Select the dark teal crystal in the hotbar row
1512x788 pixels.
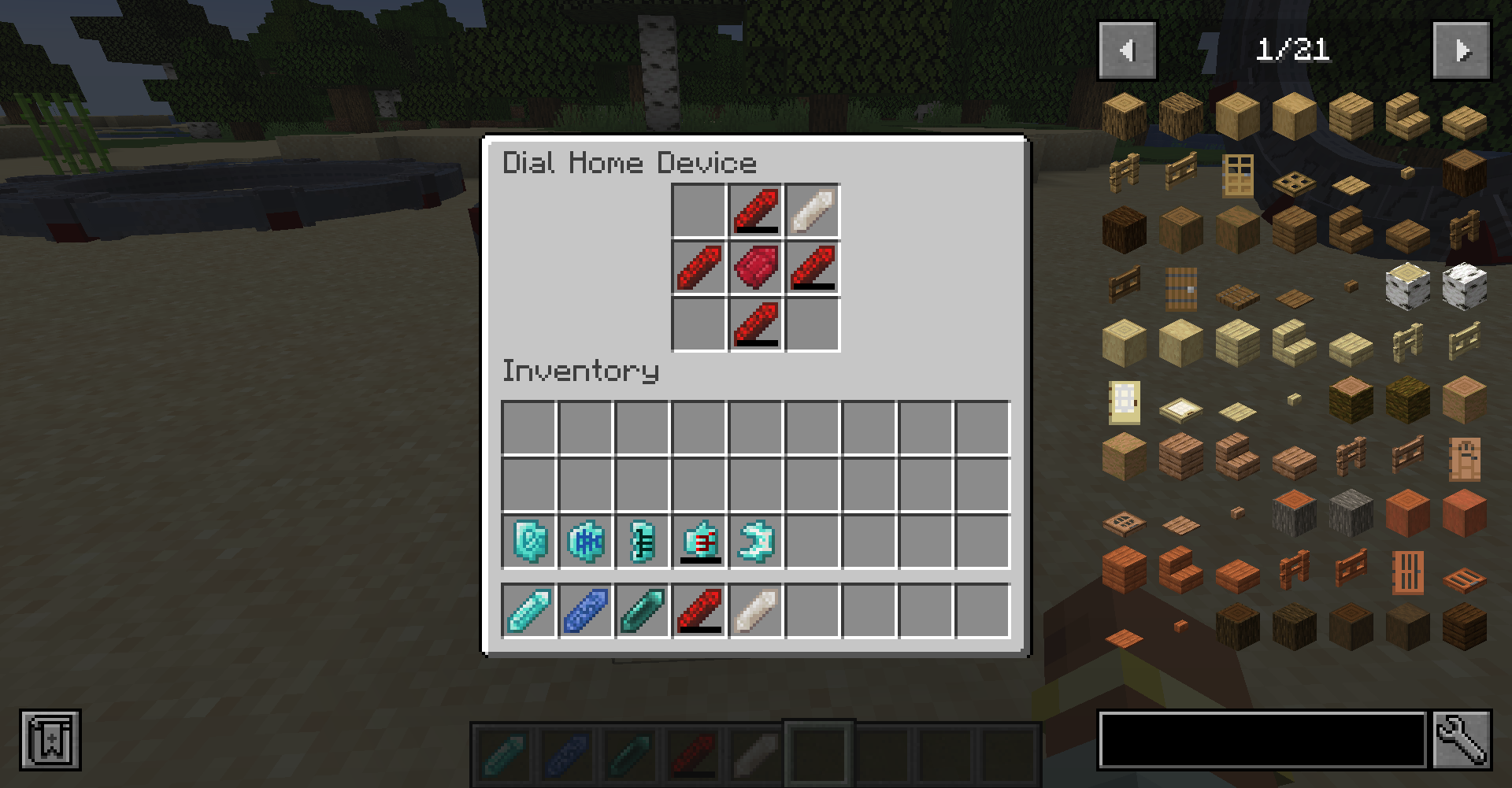coord(643,611)
